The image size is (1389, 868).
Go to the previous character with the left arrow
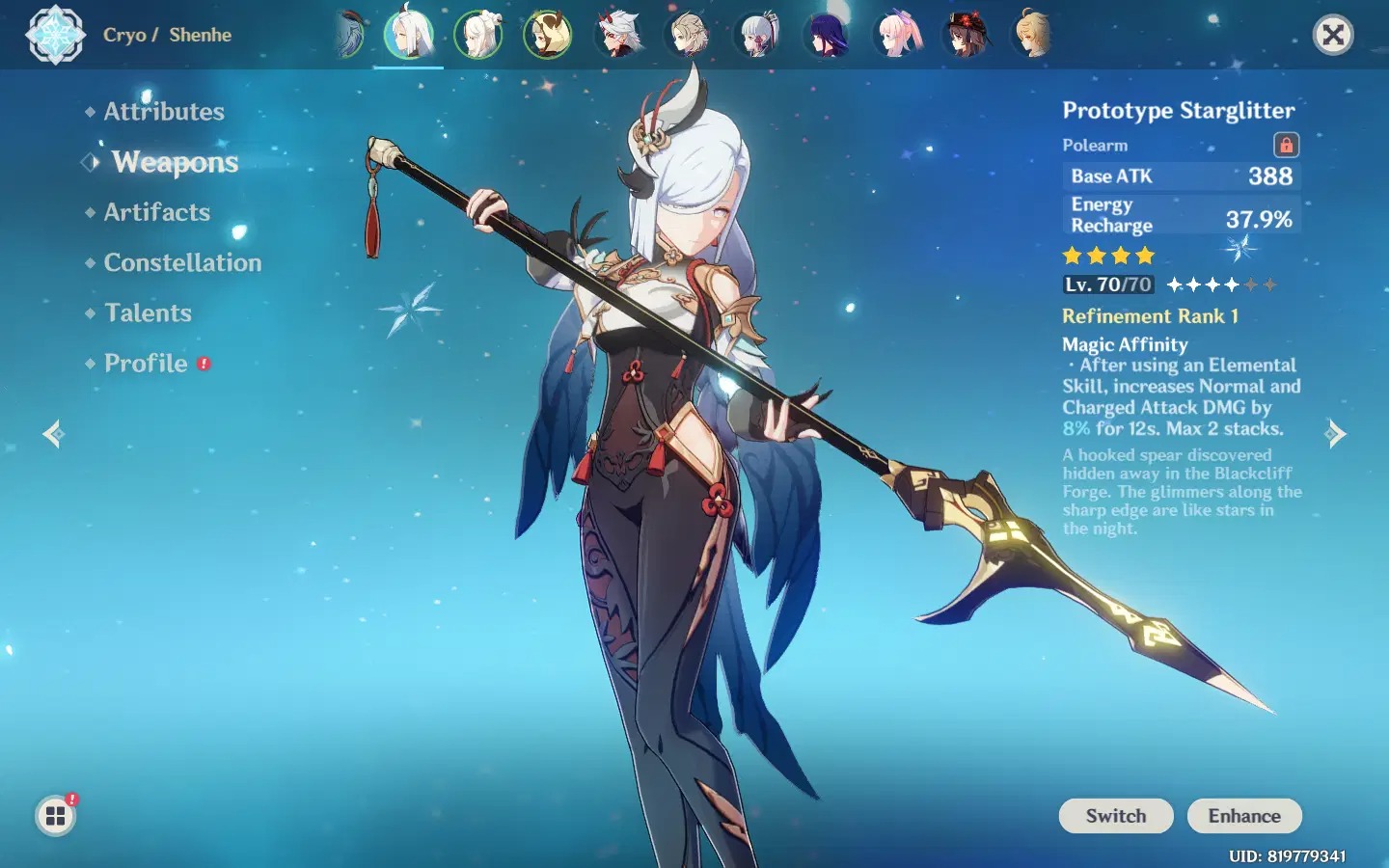tap(53, 433)
